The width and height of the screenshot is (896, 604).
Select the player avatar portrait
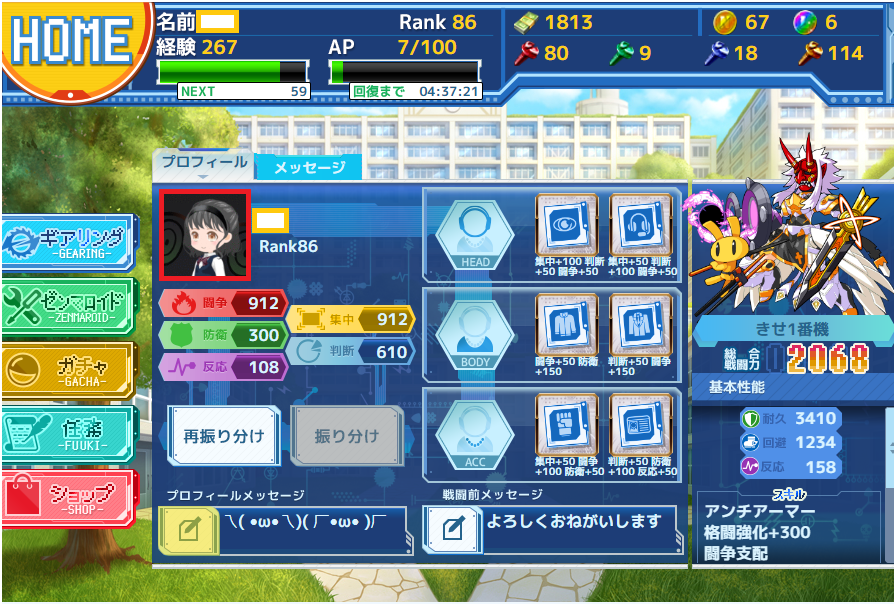[205, 237]
